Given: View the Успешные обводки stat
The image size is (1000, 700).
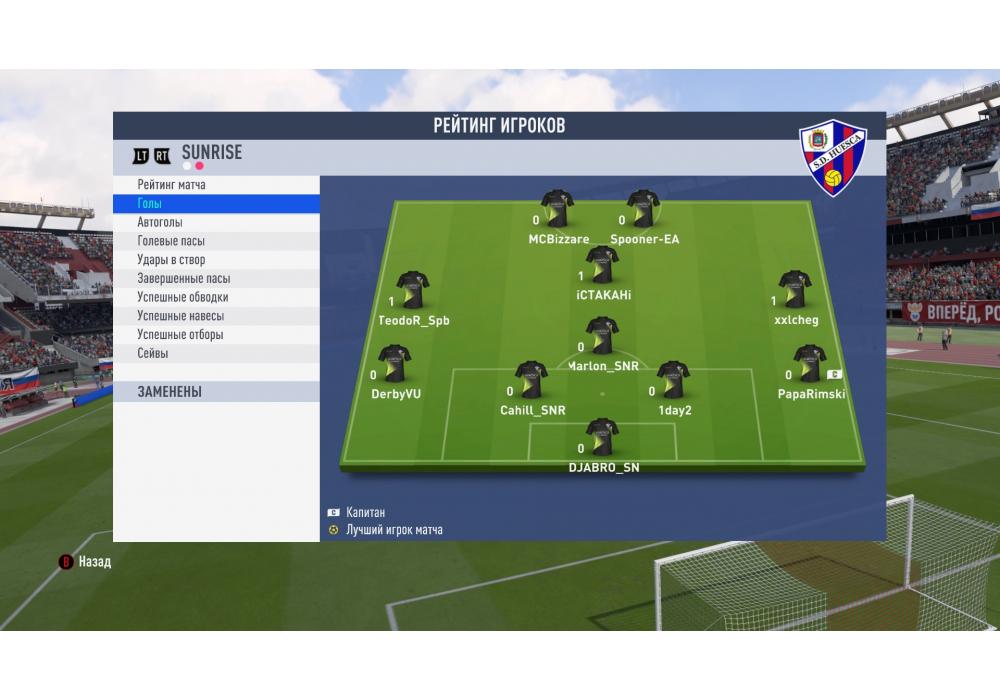Looking at the screenshot, I should (x=182, y=297).
